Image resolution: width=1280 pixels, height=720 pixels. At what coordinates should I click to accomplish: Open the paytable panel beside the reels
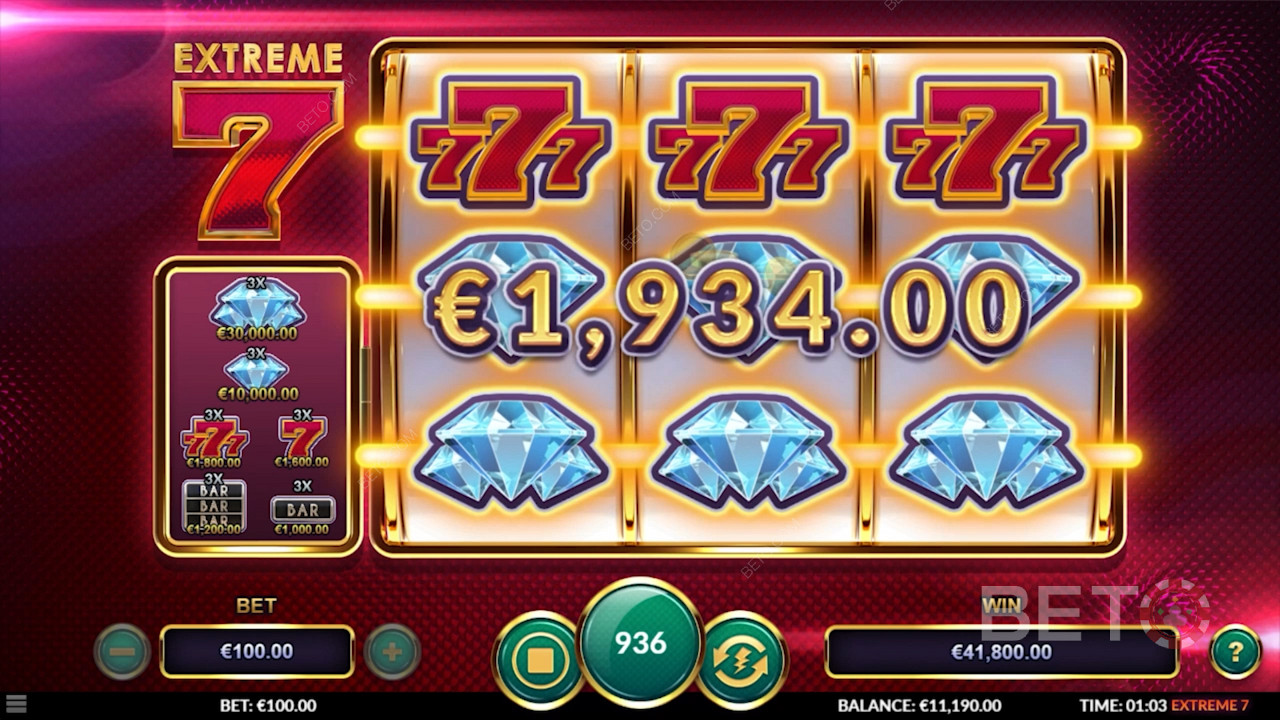(x=257, y=406)
